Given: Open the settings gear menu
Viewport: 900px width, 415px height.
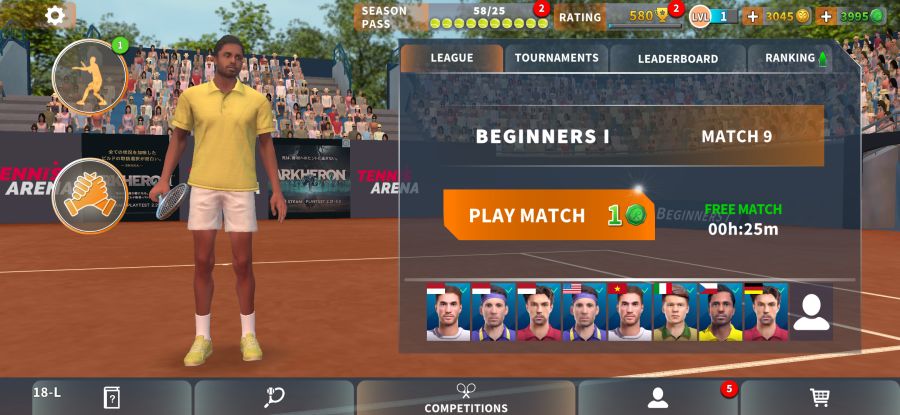Looking at the screenshot, I should [55, 15].
